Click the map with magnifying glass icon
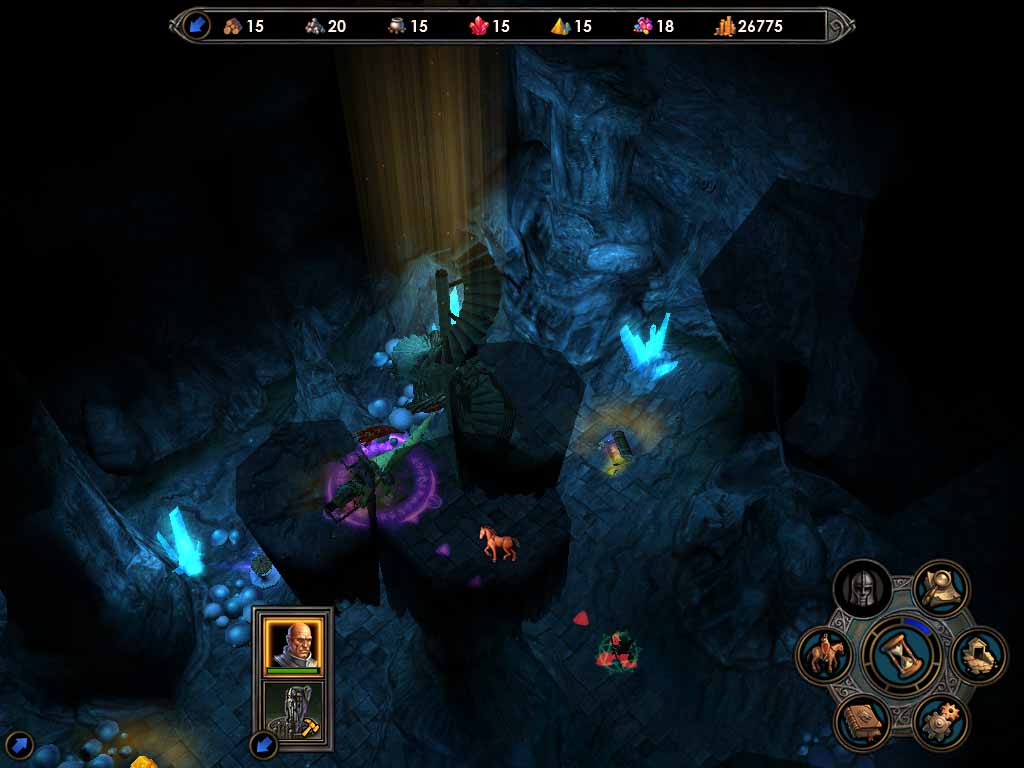The width and height of the screenshot is (1024, 768). pos(941,589)
